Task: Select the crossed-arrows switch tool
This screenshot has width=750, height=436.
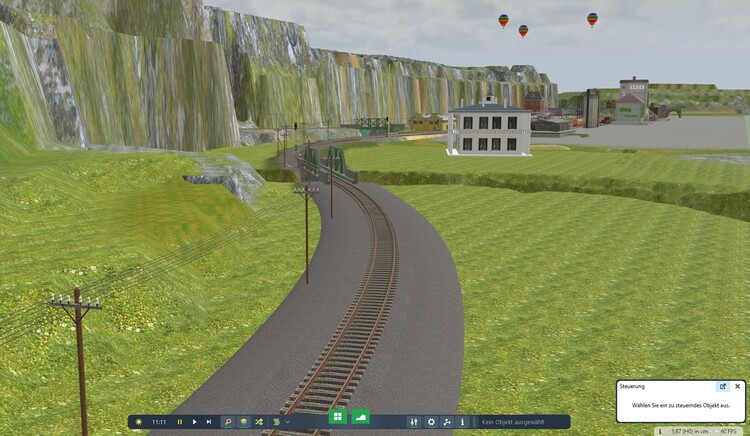Action: point(259,422)
